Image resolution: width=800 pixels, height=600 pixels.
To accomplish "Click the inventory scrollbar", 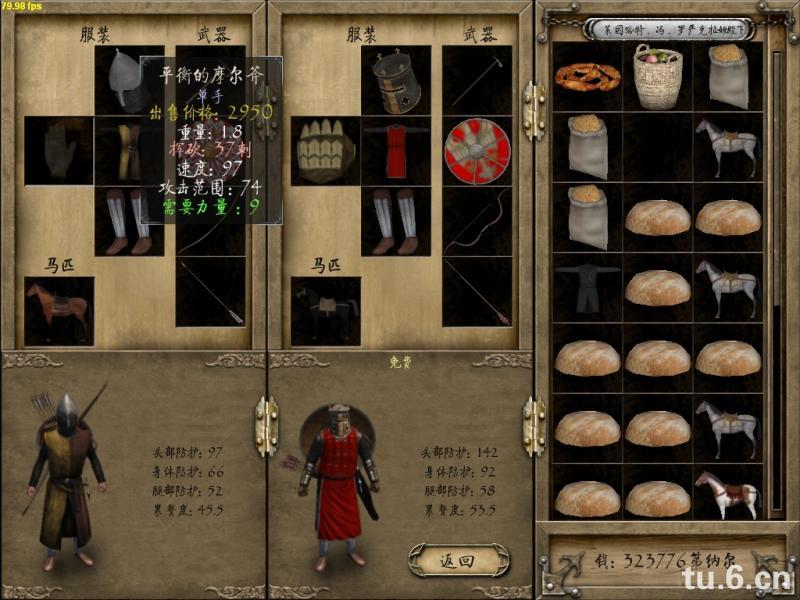I will (777, 280).
